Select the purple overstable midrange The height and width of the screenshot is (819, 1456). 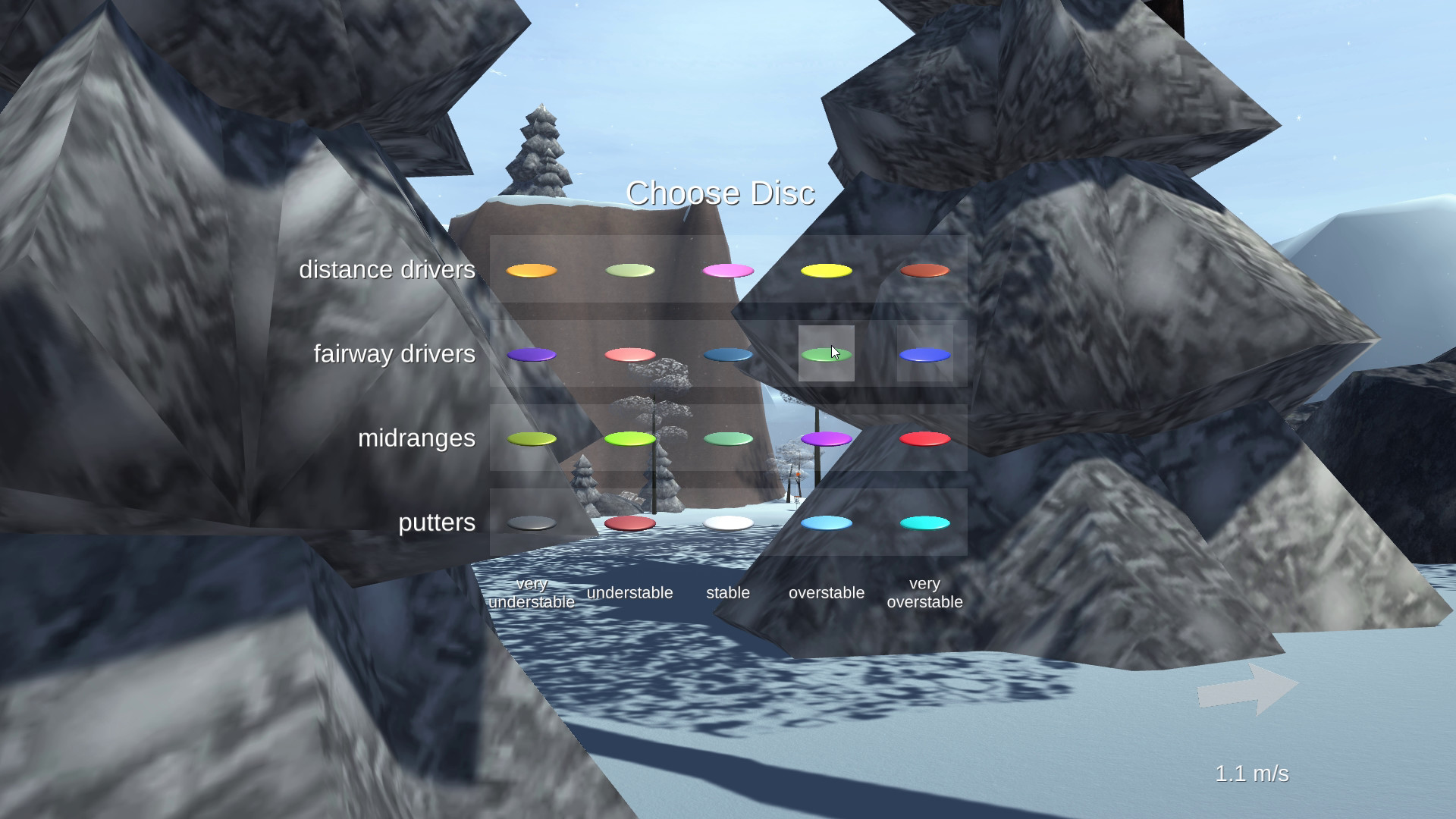click(827, 438)
